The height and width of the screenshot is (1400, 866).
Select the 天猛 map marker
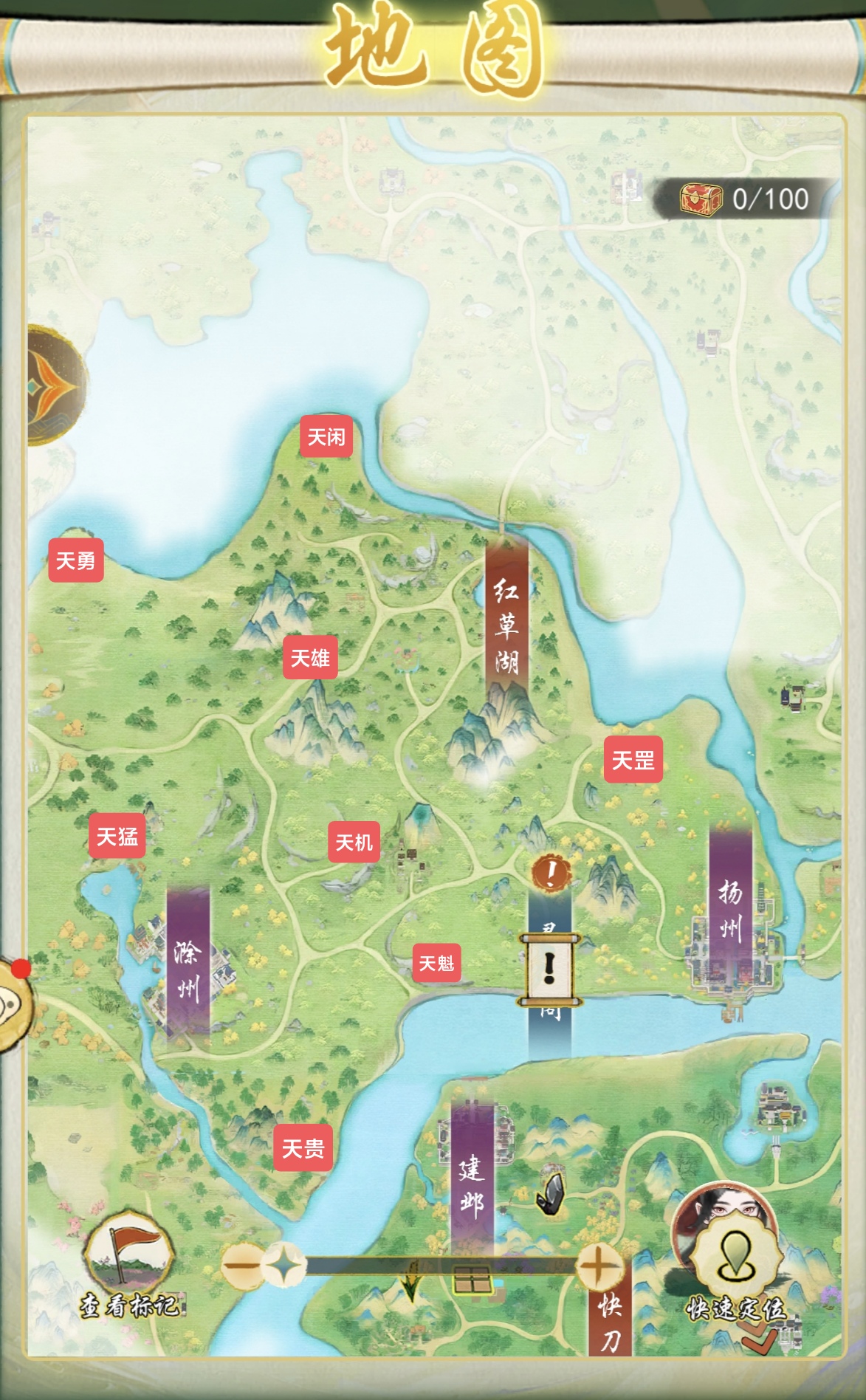pos(117,837)
